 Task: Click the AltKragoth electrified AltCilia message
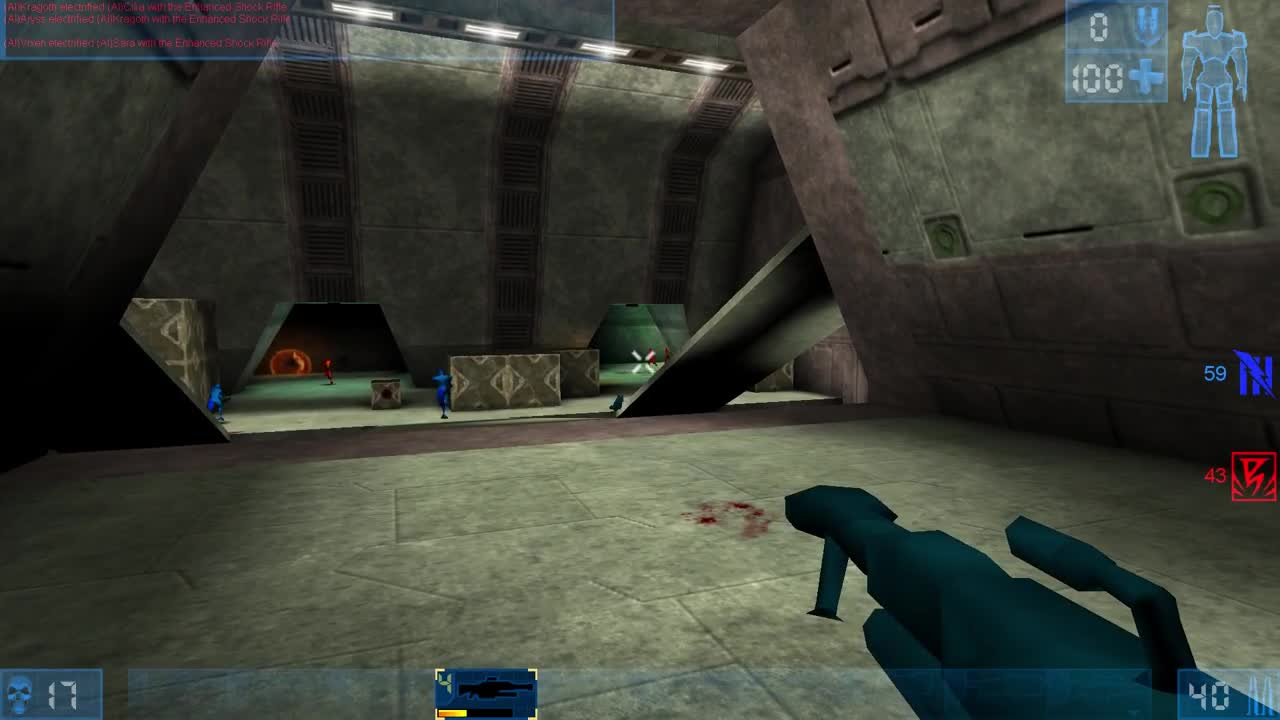point(145,6)
